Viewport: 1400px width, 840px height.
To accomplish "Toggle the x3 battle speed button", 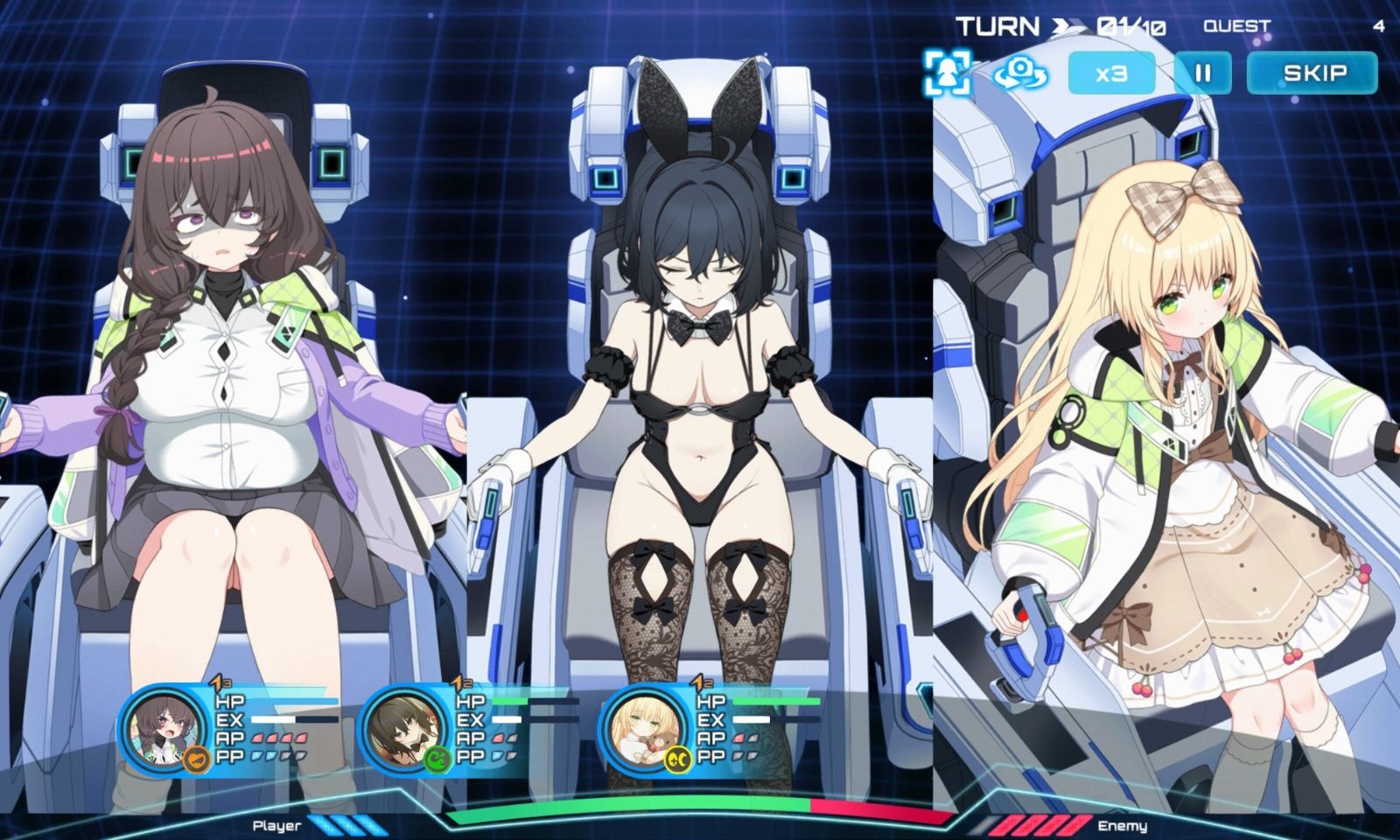I will [1111, 73].
